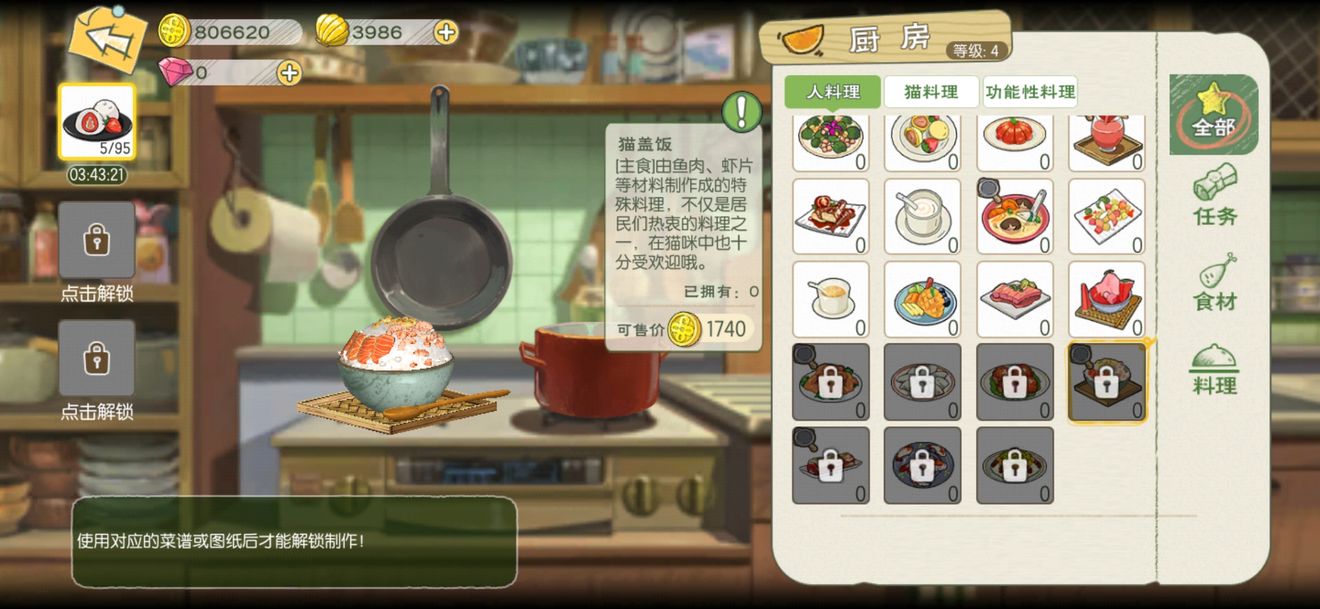Screen dimensions: 1320x609
Task: Choose the fruit plate with mango slices
Action: click(922, 299)
